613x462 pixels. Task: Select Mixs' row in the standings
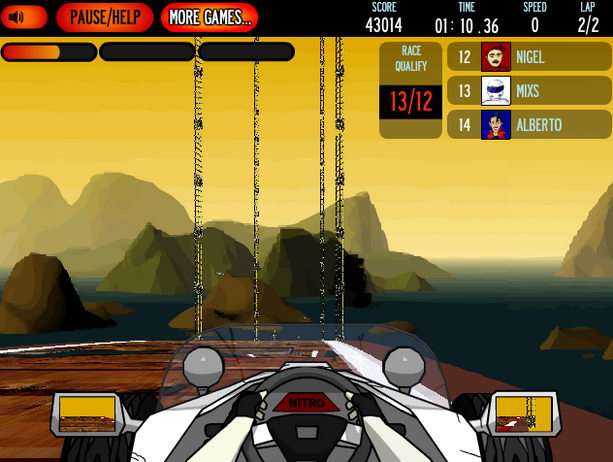coord(529,91)
